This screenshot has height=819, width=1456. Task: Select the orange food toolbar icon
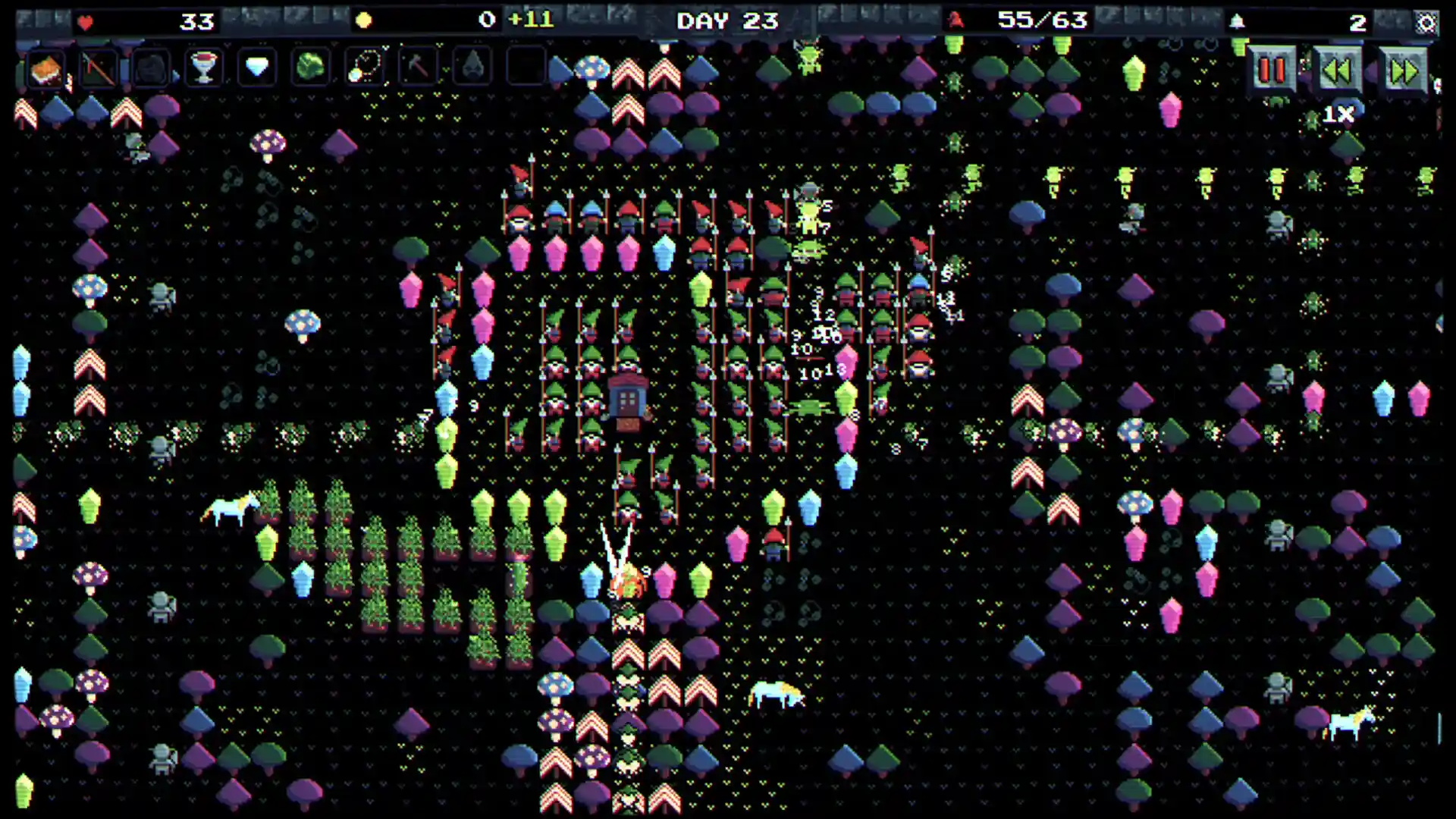(x=45, y=67)
